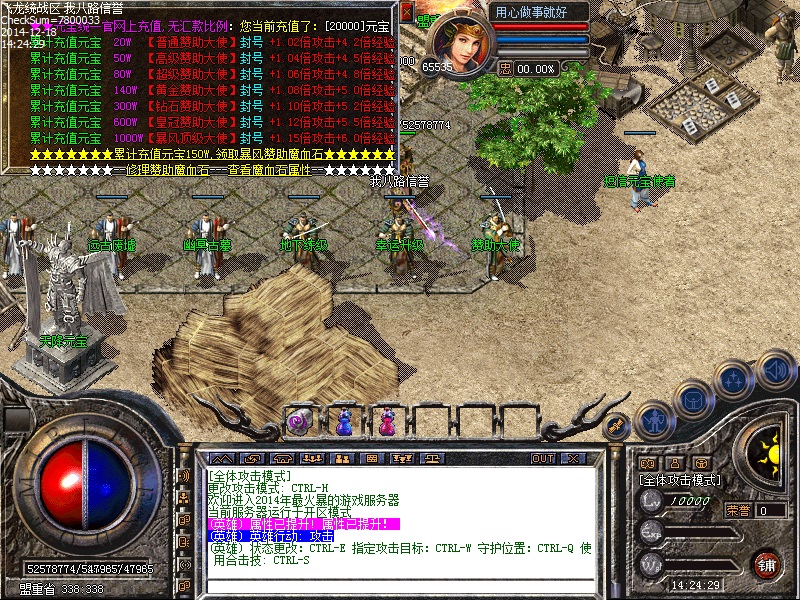Click the 忠 loyalty icon under portrait
The width and height of the screenshot is (800, 600).
[x=505, y=68]
